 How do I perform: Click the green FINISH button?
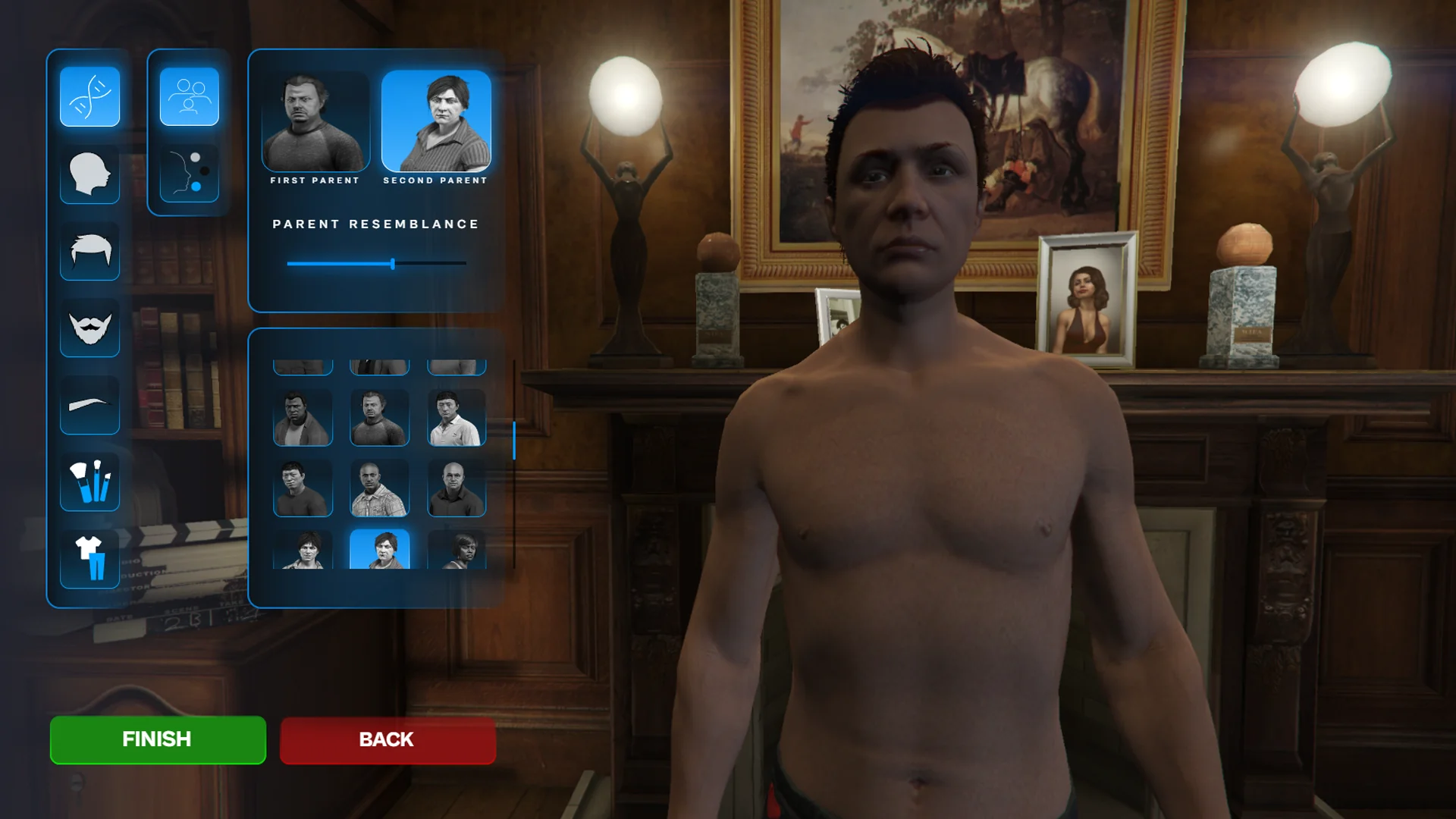158,739
